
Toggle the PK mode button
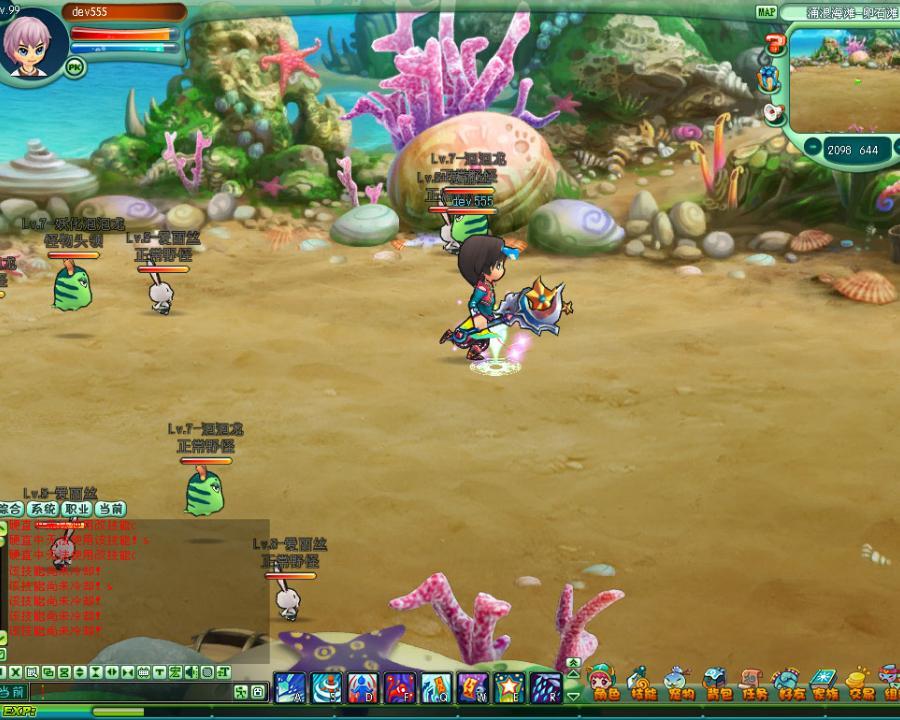(x=74, y=67)
